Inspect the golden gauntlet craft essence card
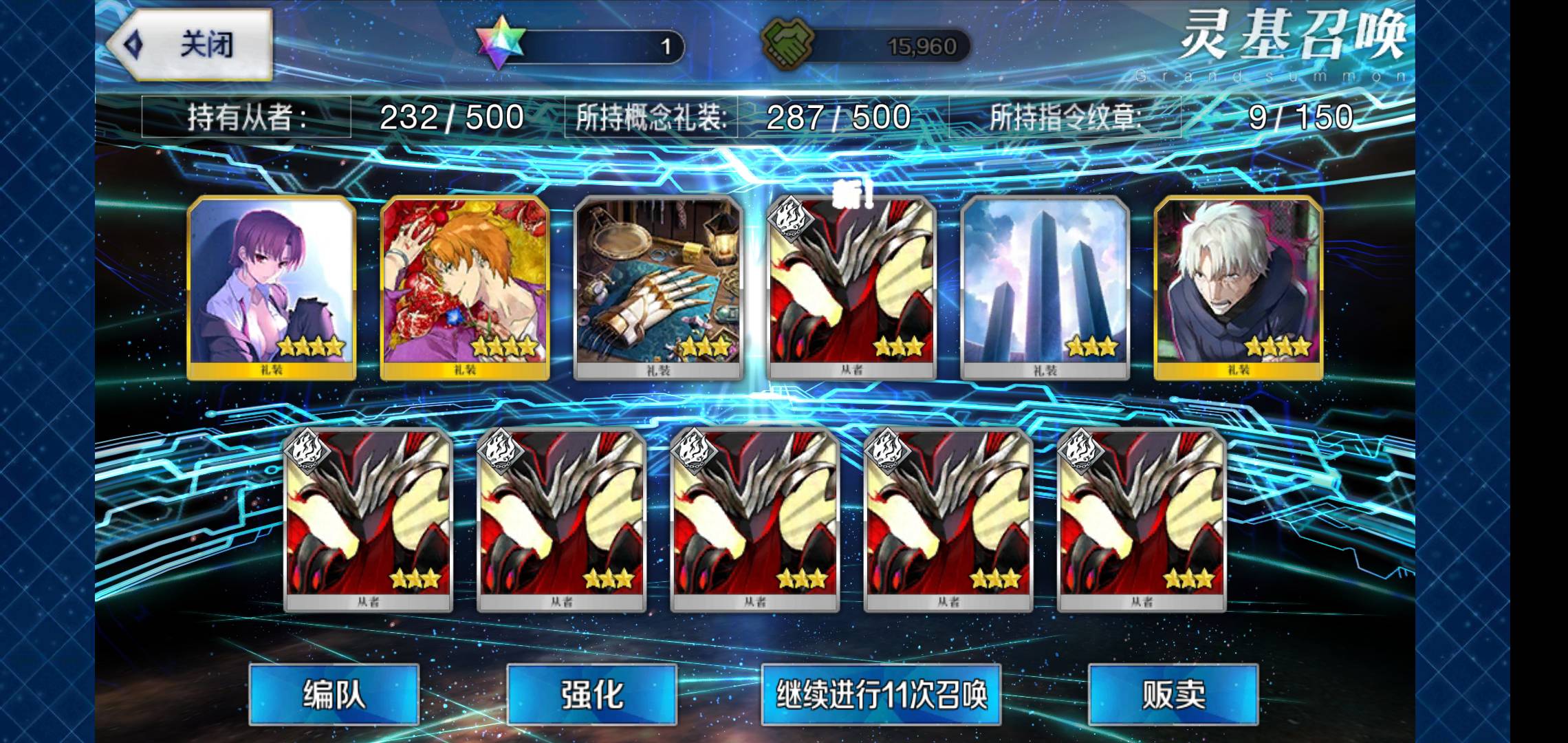Screen dimensions: 1568x743 [658, 288]
